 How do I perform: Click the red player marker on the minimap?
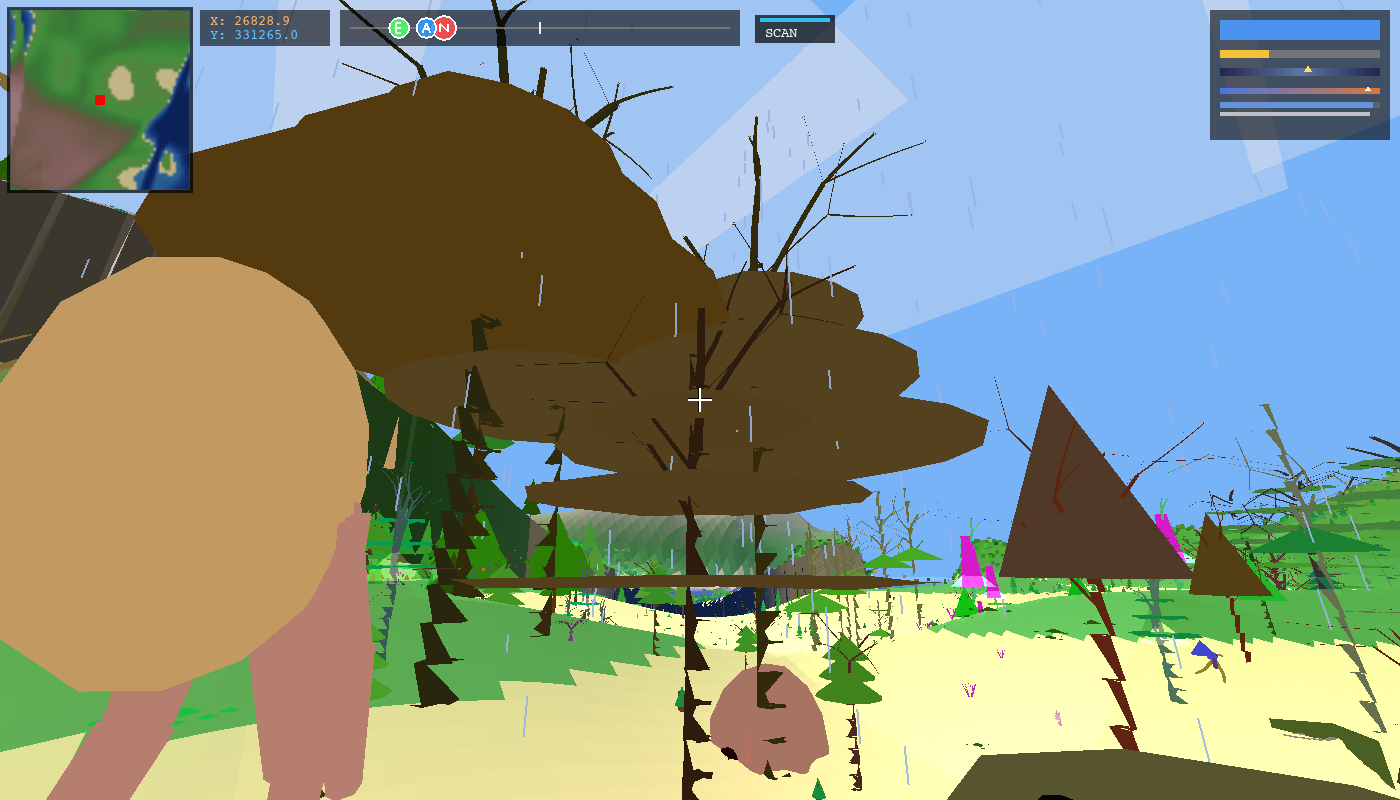[x=99, y=100]
